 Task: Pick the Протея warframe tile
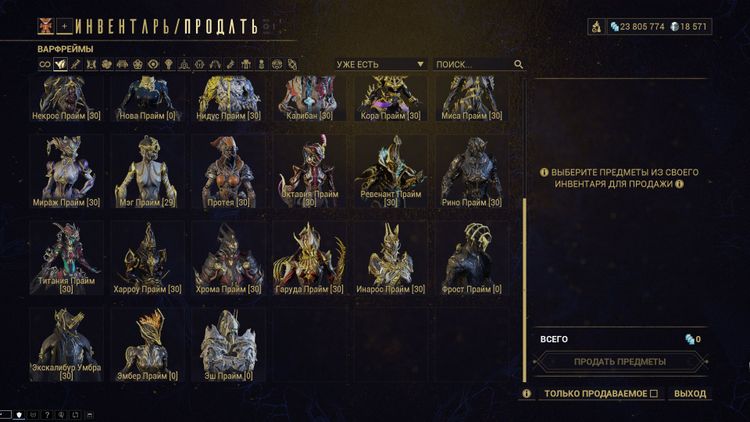(228, 172)
